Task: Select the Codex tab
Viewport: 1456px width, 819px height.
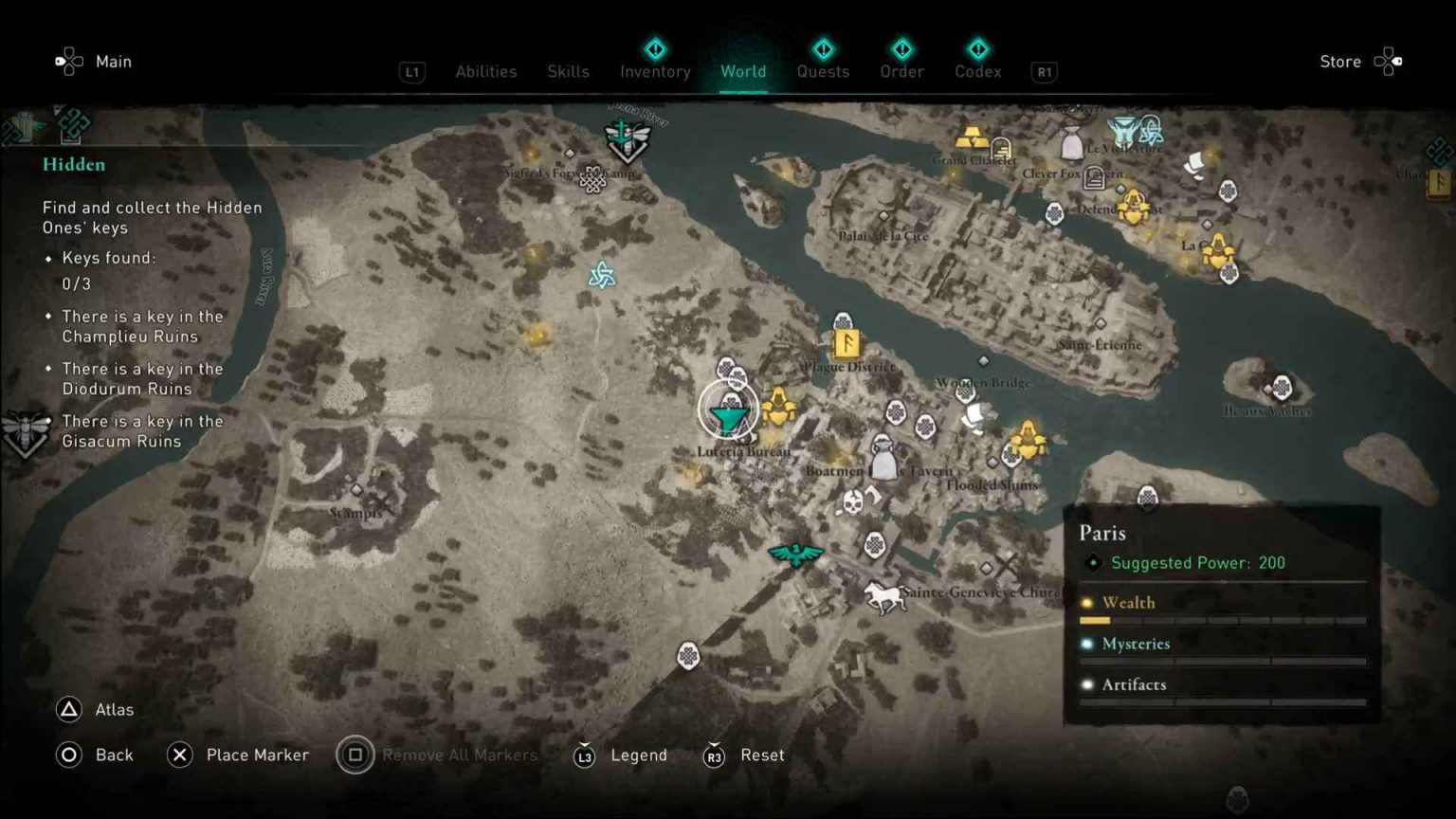Action: point(977,71)
